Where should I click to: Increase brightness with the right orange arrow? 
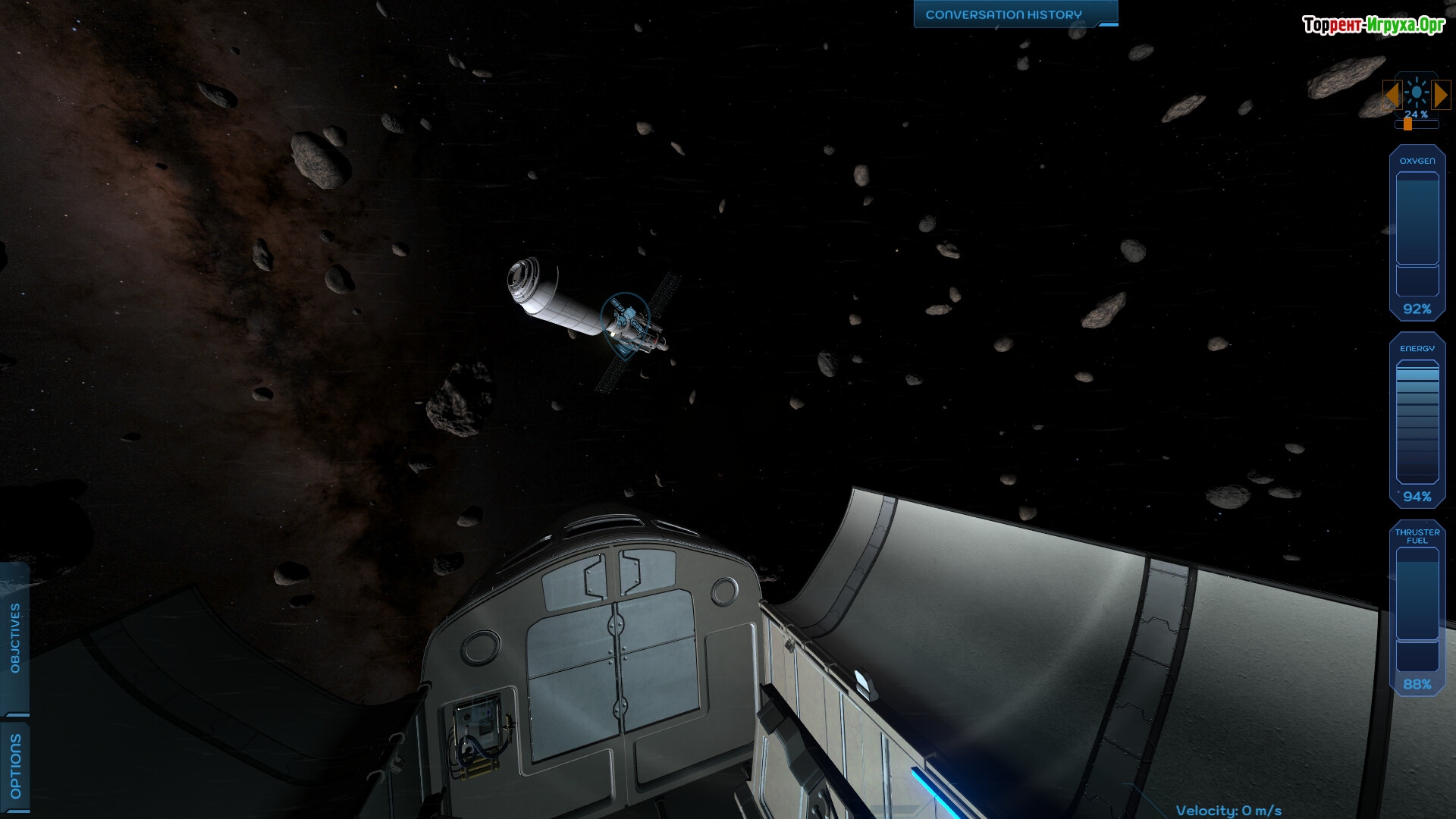coord(1441,95)
